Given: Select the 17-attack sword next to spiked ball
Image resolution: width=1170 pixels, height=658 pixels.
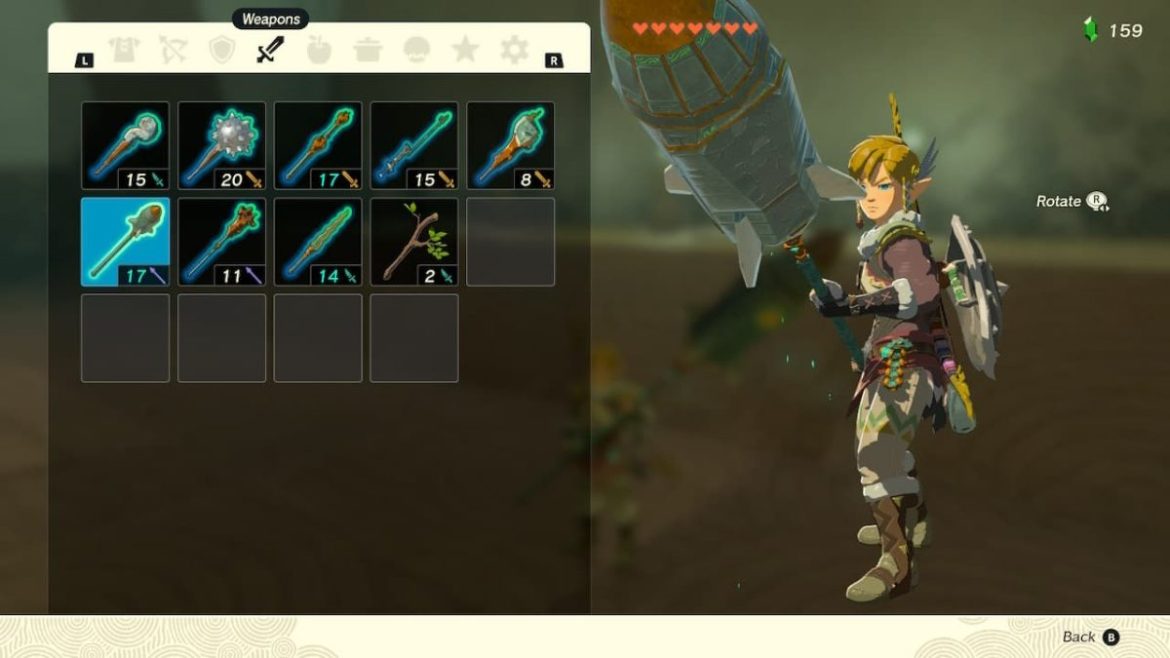Looking at the screenshot, I should pyautogui.click(x=318, y=145).
